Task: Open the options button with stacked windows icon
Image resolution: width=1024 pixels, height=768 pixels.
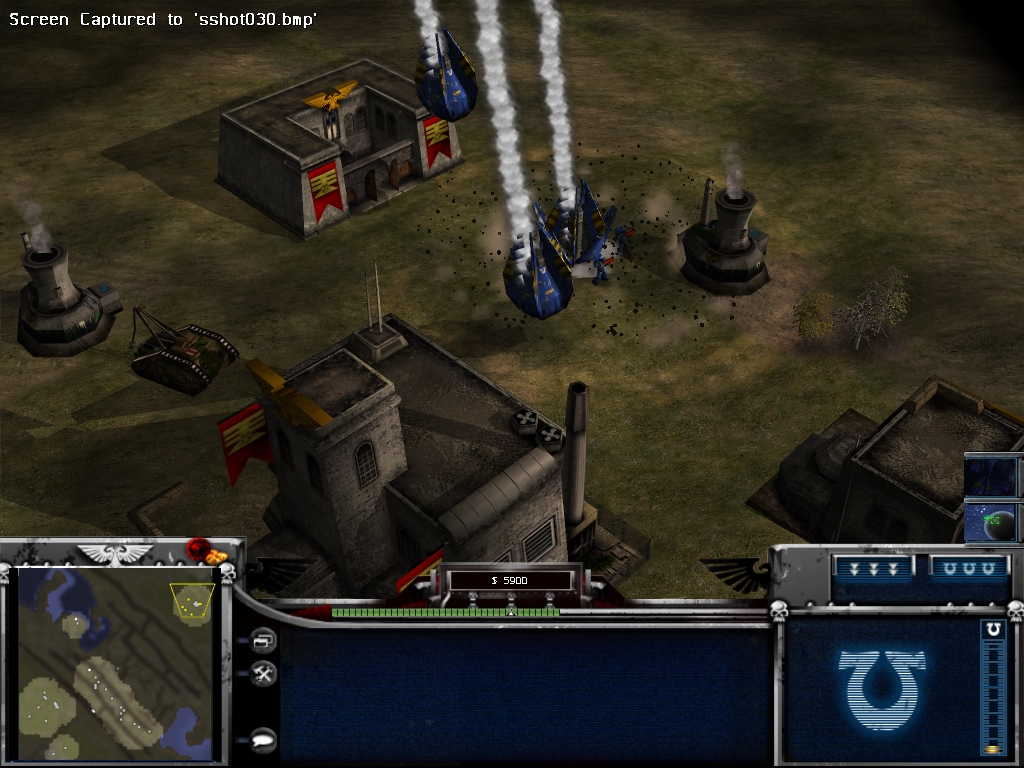Action: tap(264, 640)
